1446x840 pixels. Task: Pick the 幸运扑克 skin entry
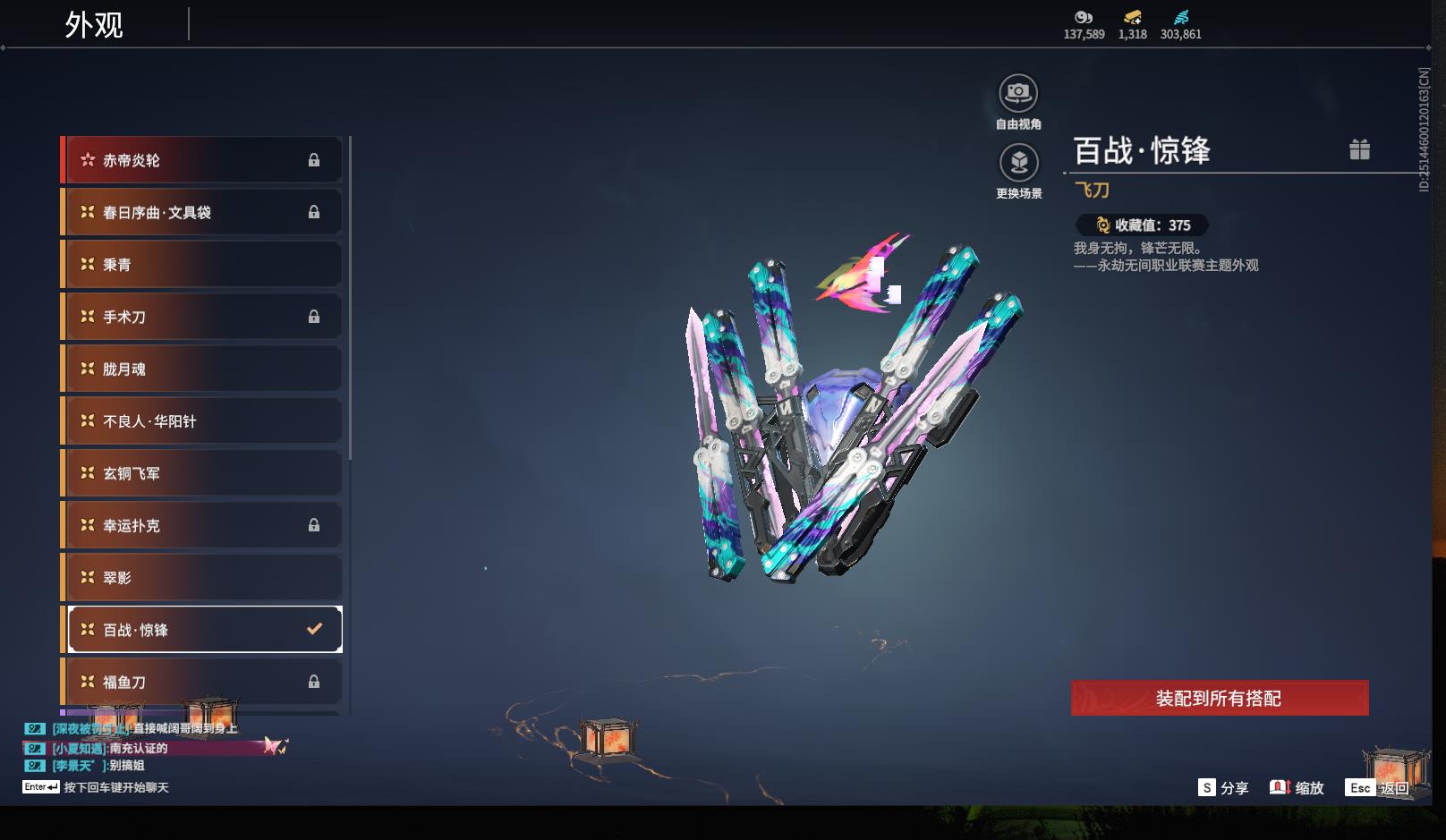[201, 525]
